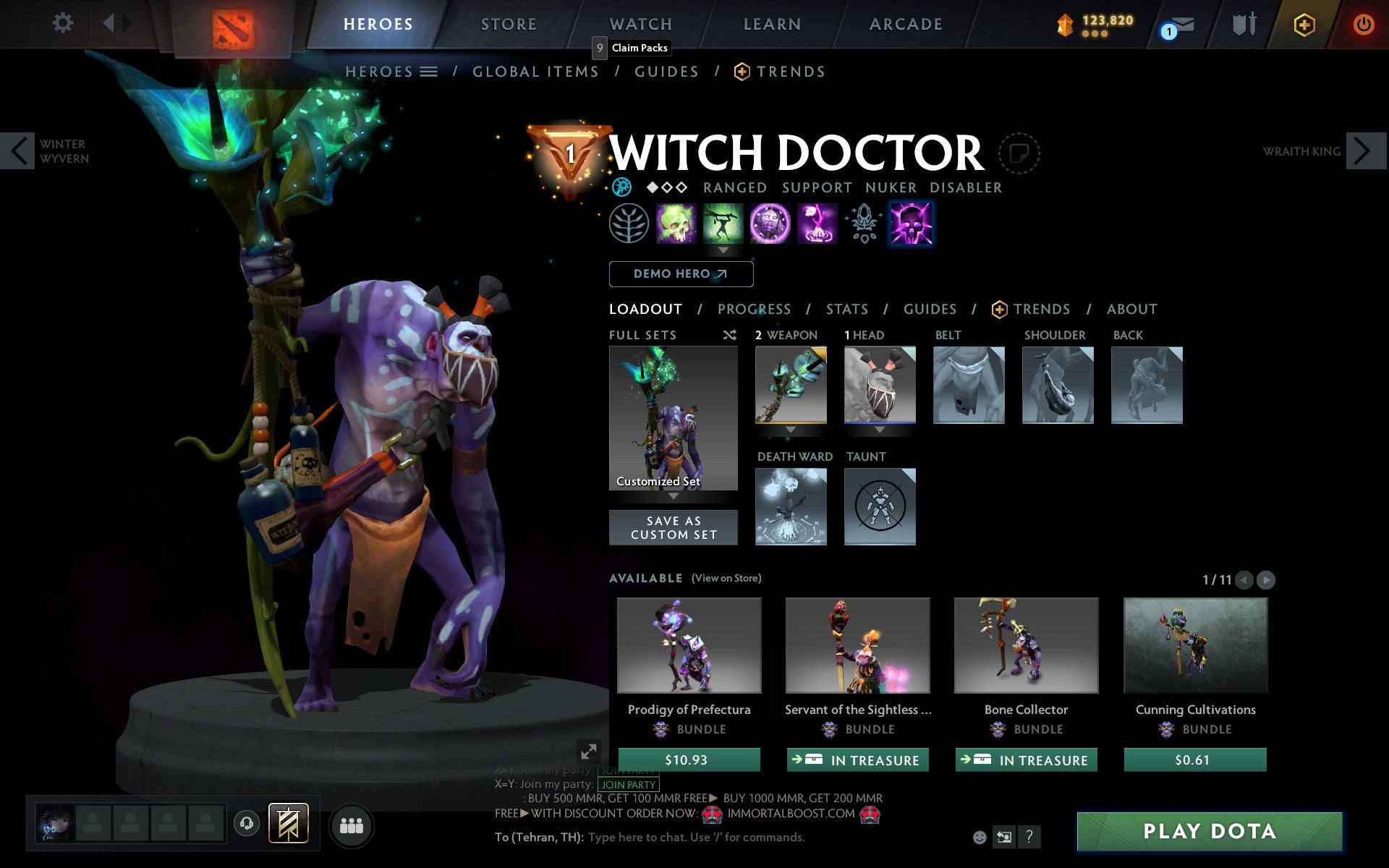Viewport: 1389px width, 868px height.
Task: Open the talent tree leaf icon
Action: tap(629, 224)
